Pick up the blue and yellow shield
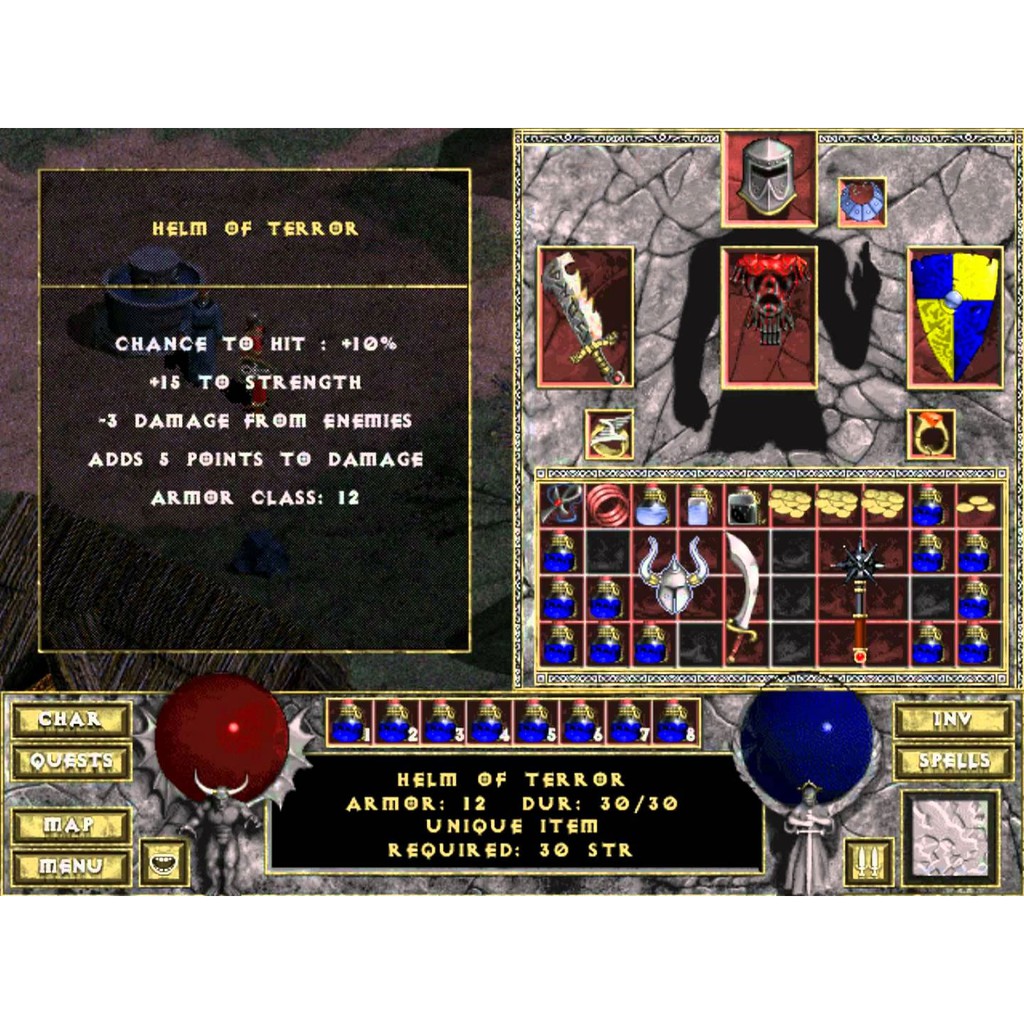This screenshot has height=1024, width=1024. pyautogui.click(x=955, y=317)
